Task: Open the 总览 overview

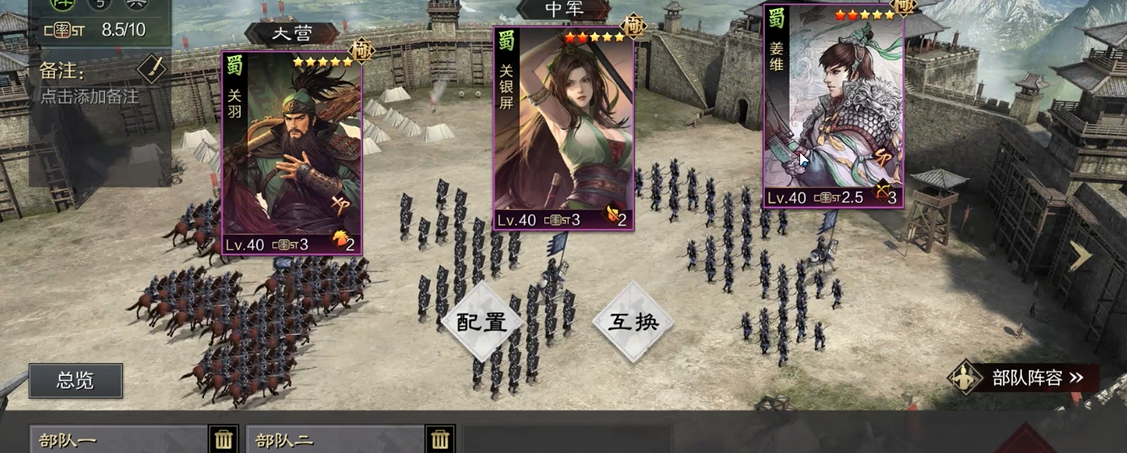Action: point(76,380)
